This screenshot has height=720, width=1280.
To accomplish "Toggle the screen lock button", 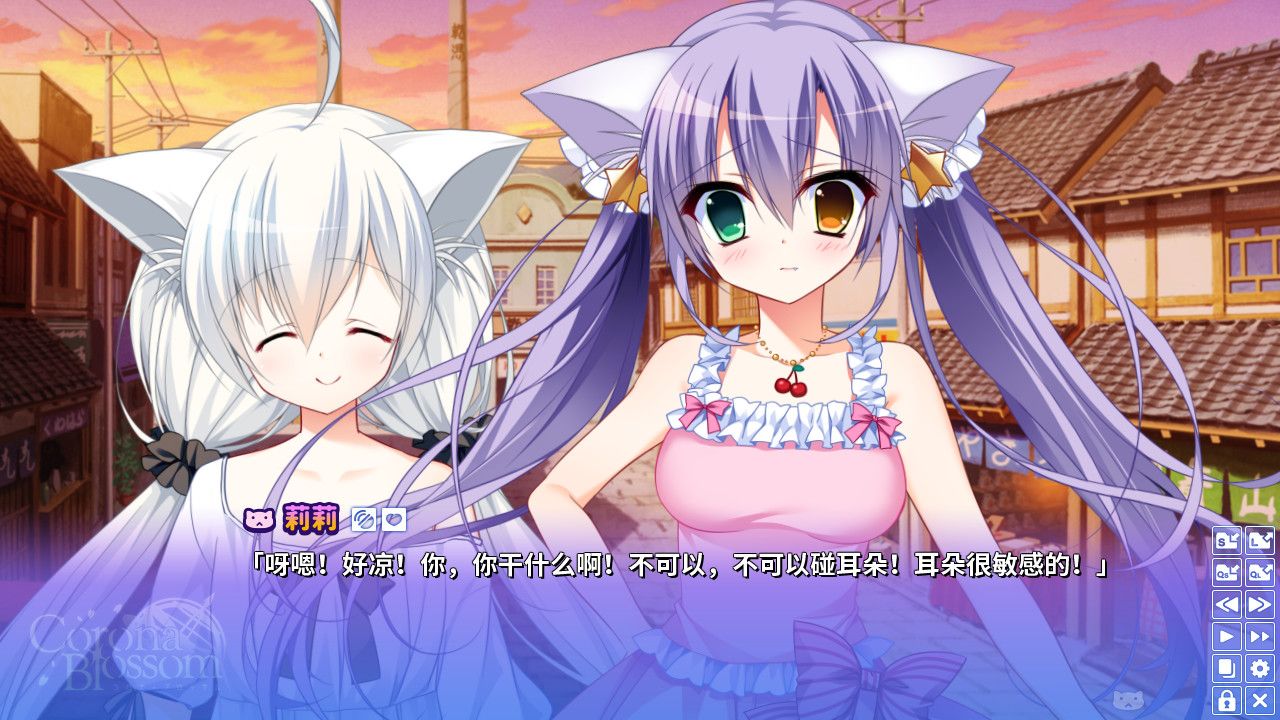I will [1226, 699].
